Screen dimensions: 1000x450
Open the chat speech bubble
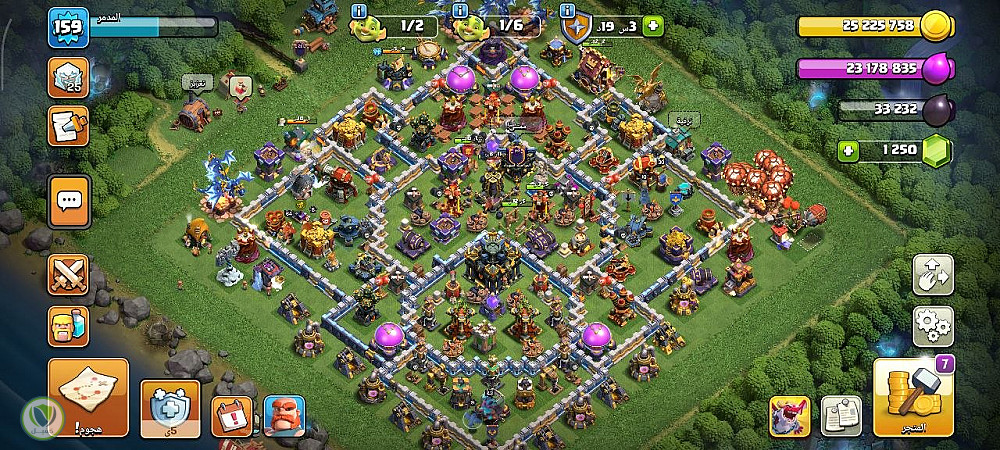coord(69,201)
